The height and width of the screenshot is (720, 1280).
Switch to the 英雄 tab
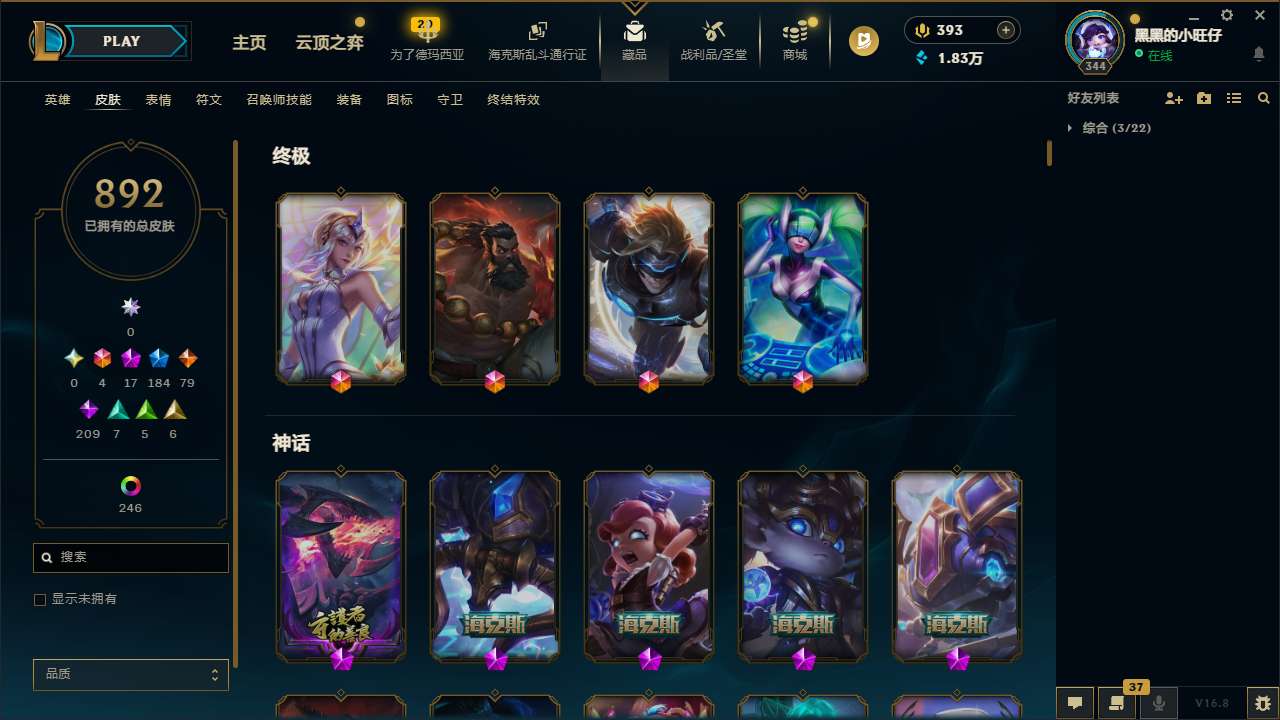tap(57, 100)
